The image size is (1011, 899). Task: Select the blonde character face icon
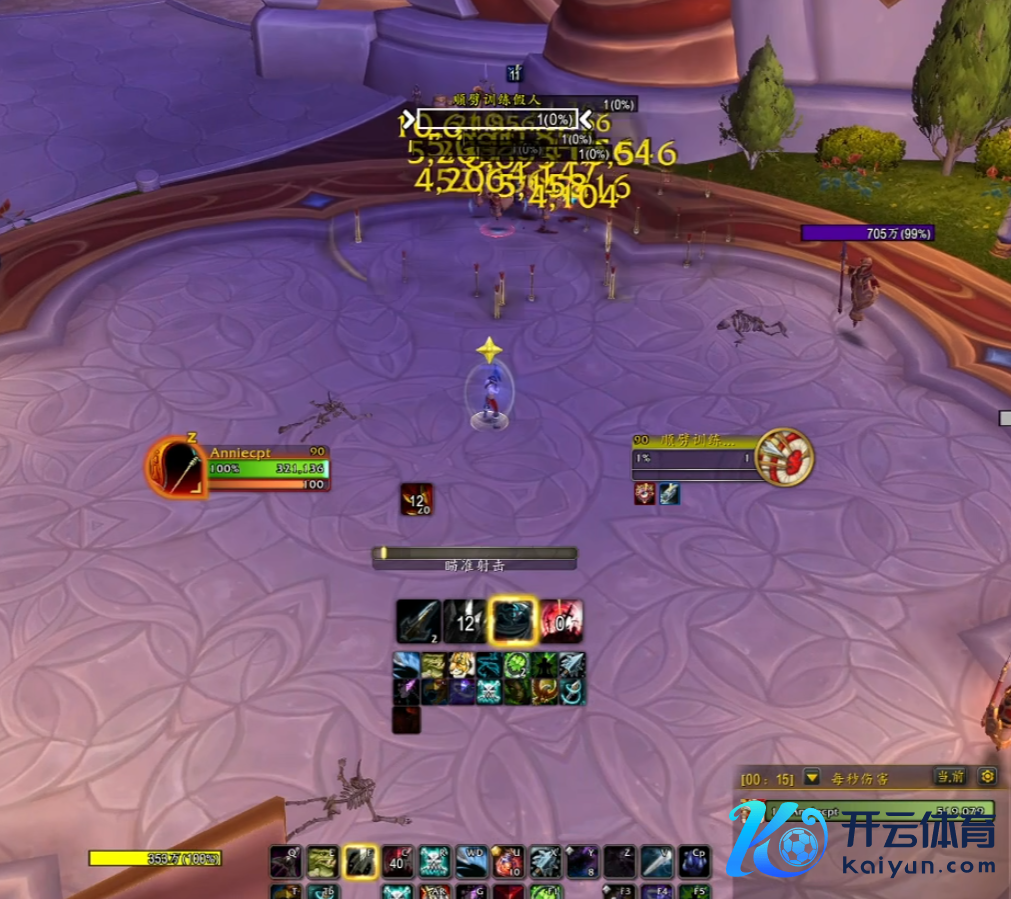point(461,665)
